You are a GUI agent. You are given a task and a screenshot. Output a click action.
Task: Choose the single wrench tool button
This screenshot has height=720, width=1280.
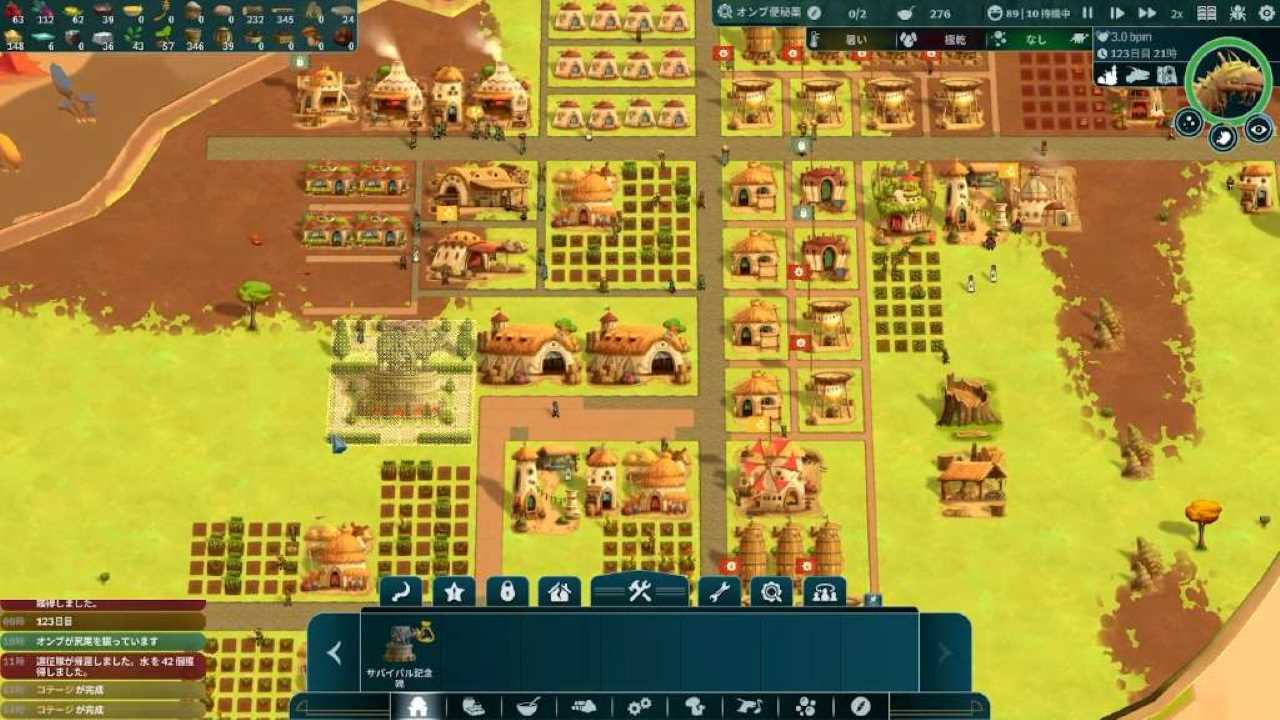pyautogui.click(x=718, y=591)
